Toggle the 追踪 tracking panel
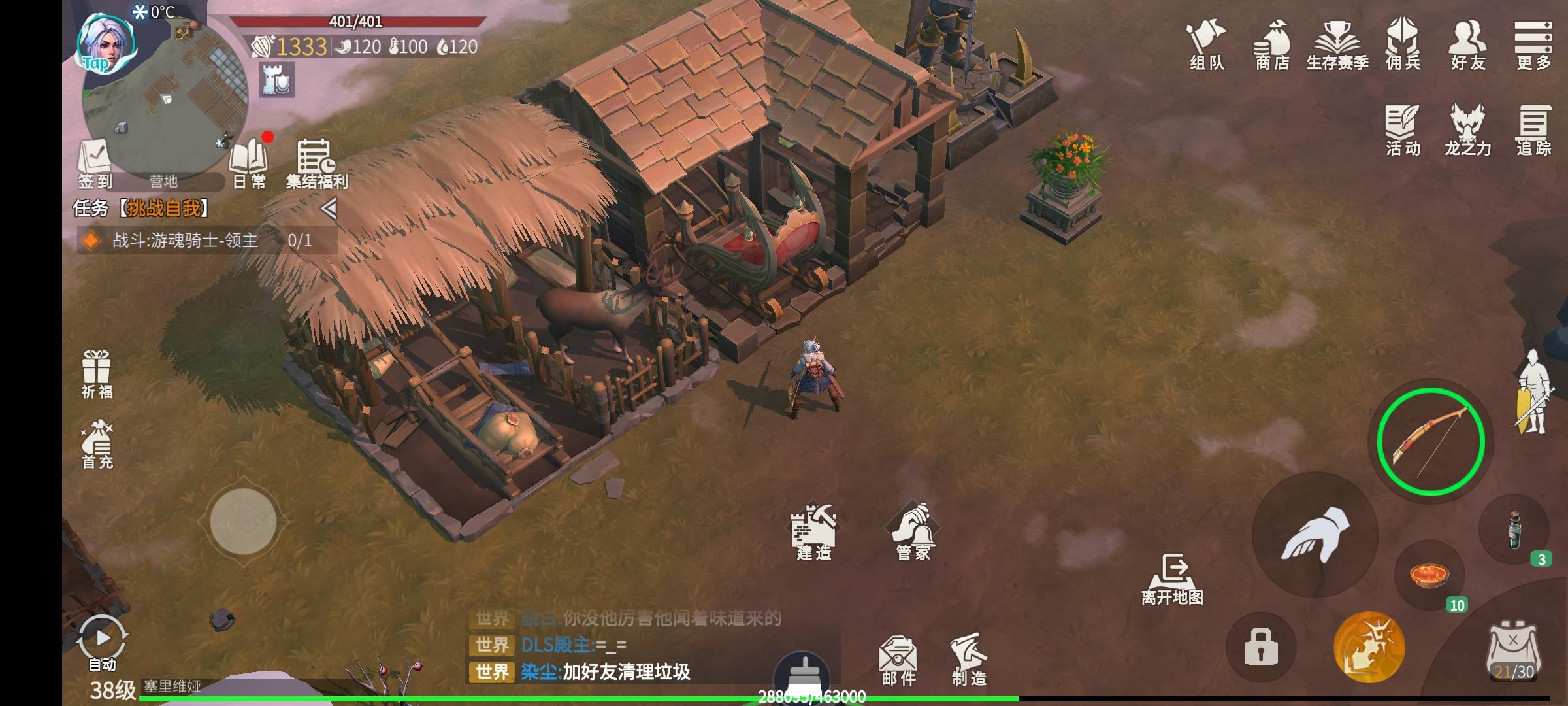This screenshot has width=1568, height=706. click(x=1533, y=130)
